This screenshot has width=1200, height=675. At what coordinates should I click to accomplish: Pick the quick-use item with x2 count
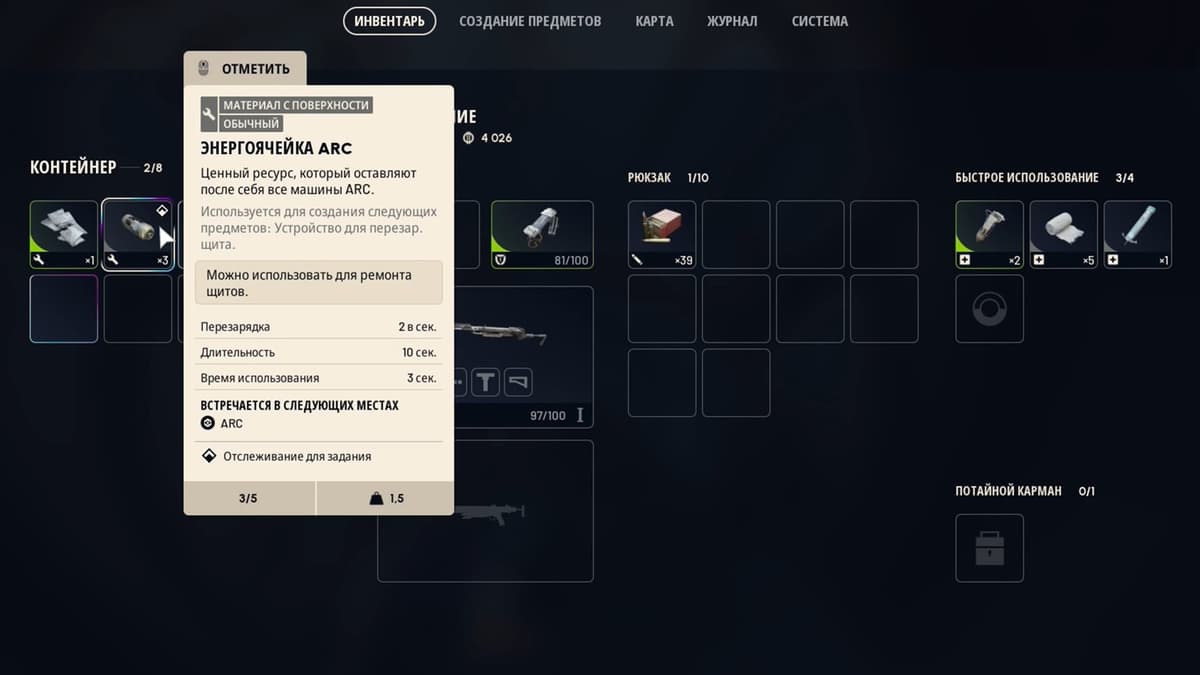tap(989, 235)
